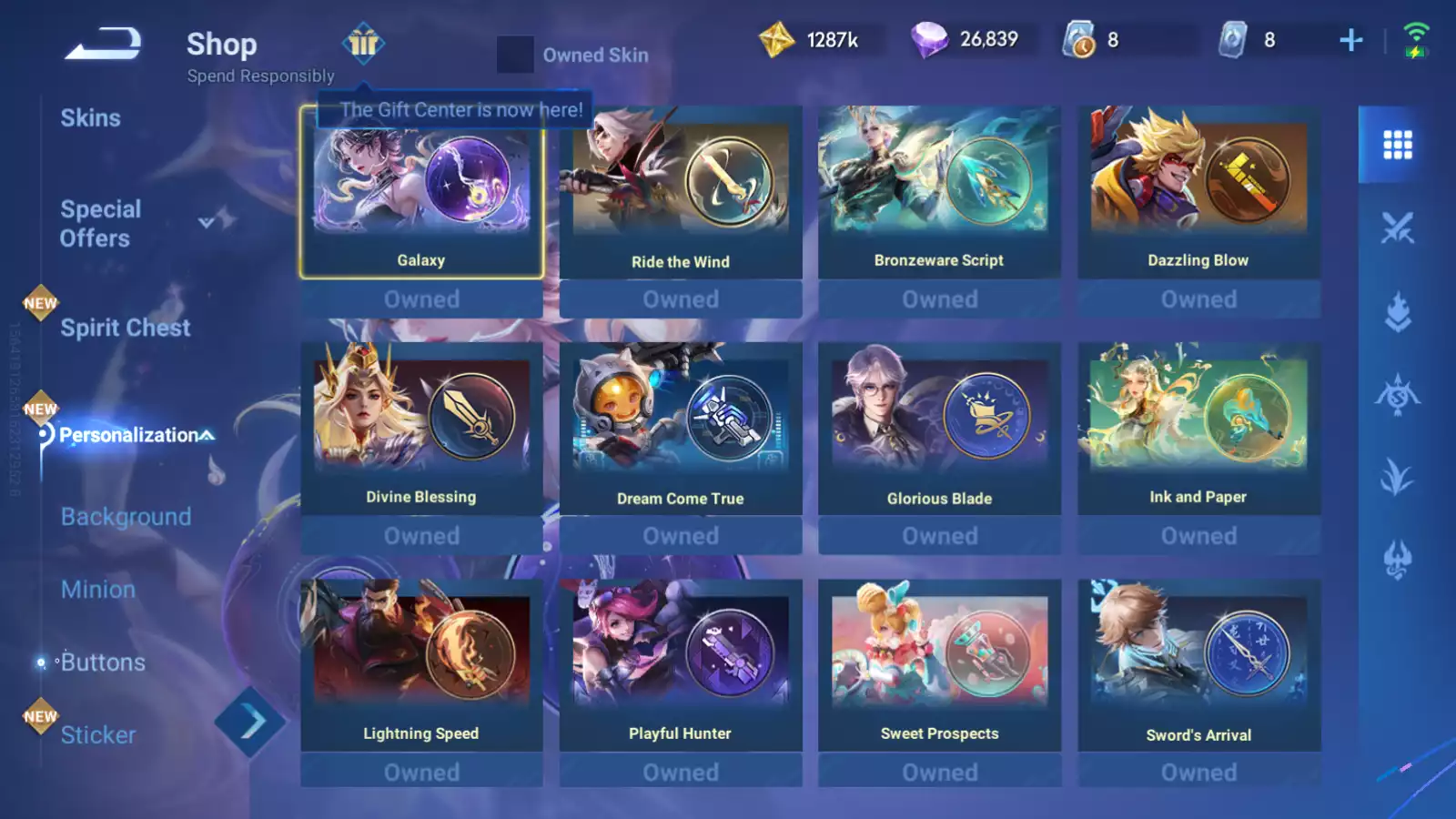Image resolution: width=1456 pixels, height=819 pixels.
Task: Collapse the Personalization category
Action: 207,436
